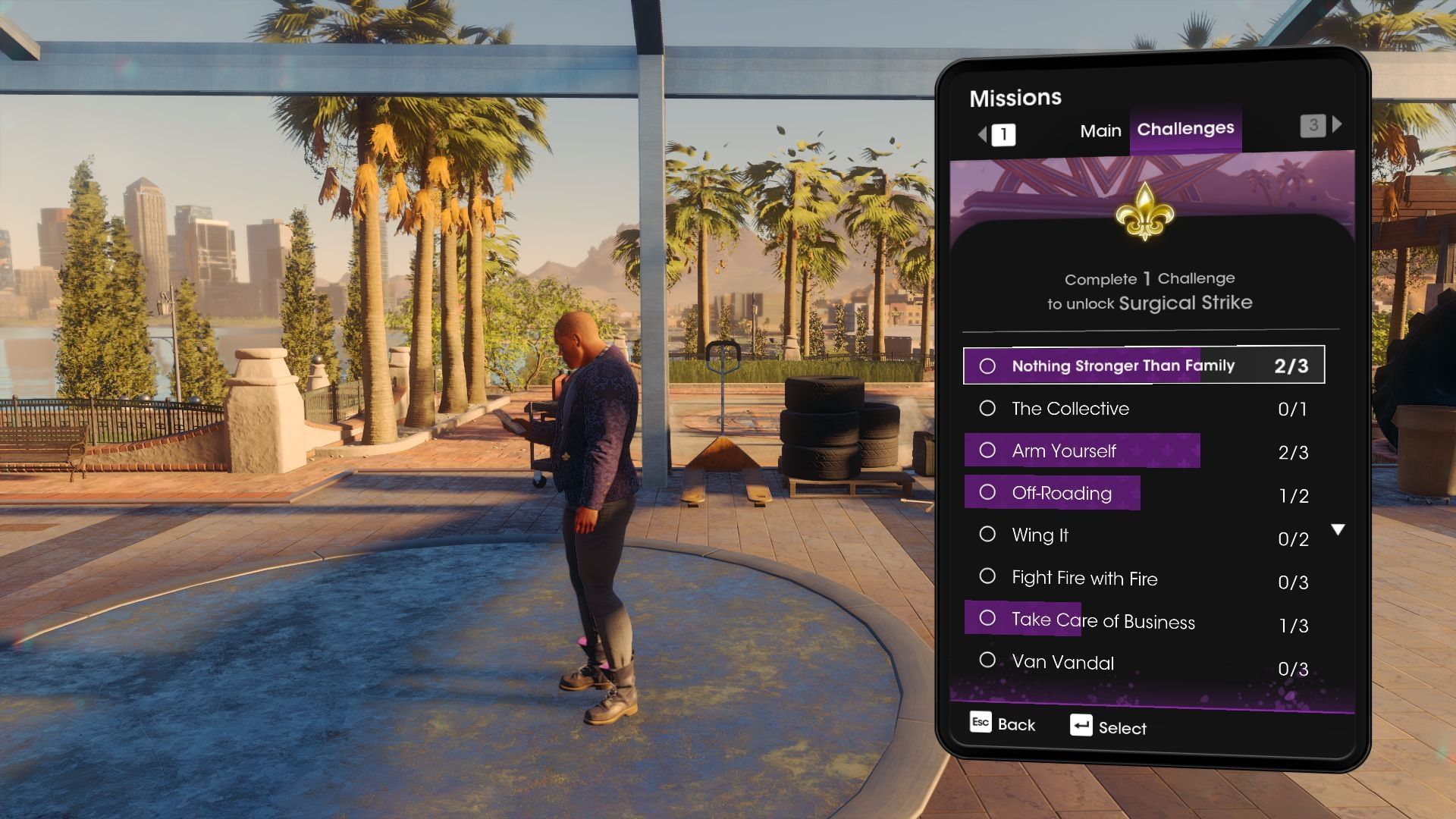Click the circle beside Nothing Stronger Than Family

(x=988, y=366)
